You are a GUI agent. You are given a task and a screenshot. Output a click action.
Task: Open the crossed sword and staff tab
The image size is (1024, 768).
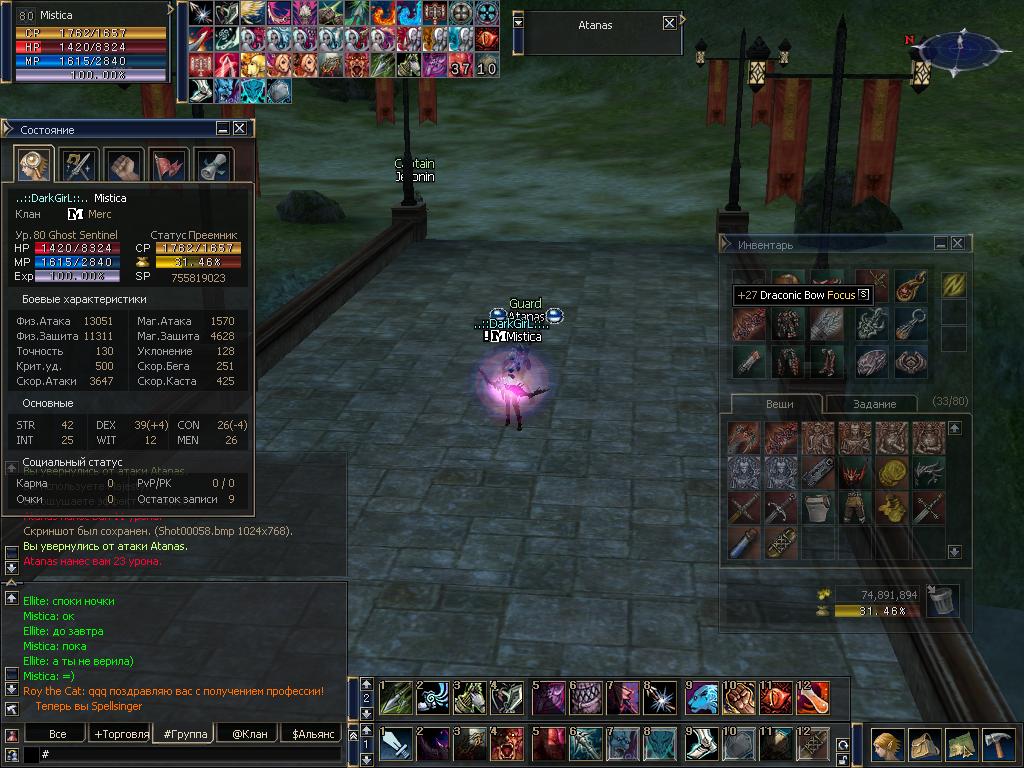(x=78, y=165)
